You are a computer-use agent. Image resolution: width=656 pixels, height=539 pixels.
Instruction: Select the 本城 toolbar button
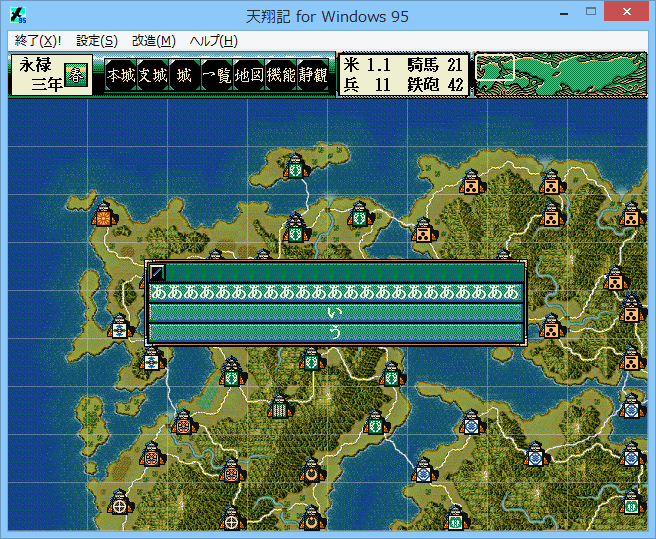120,75
